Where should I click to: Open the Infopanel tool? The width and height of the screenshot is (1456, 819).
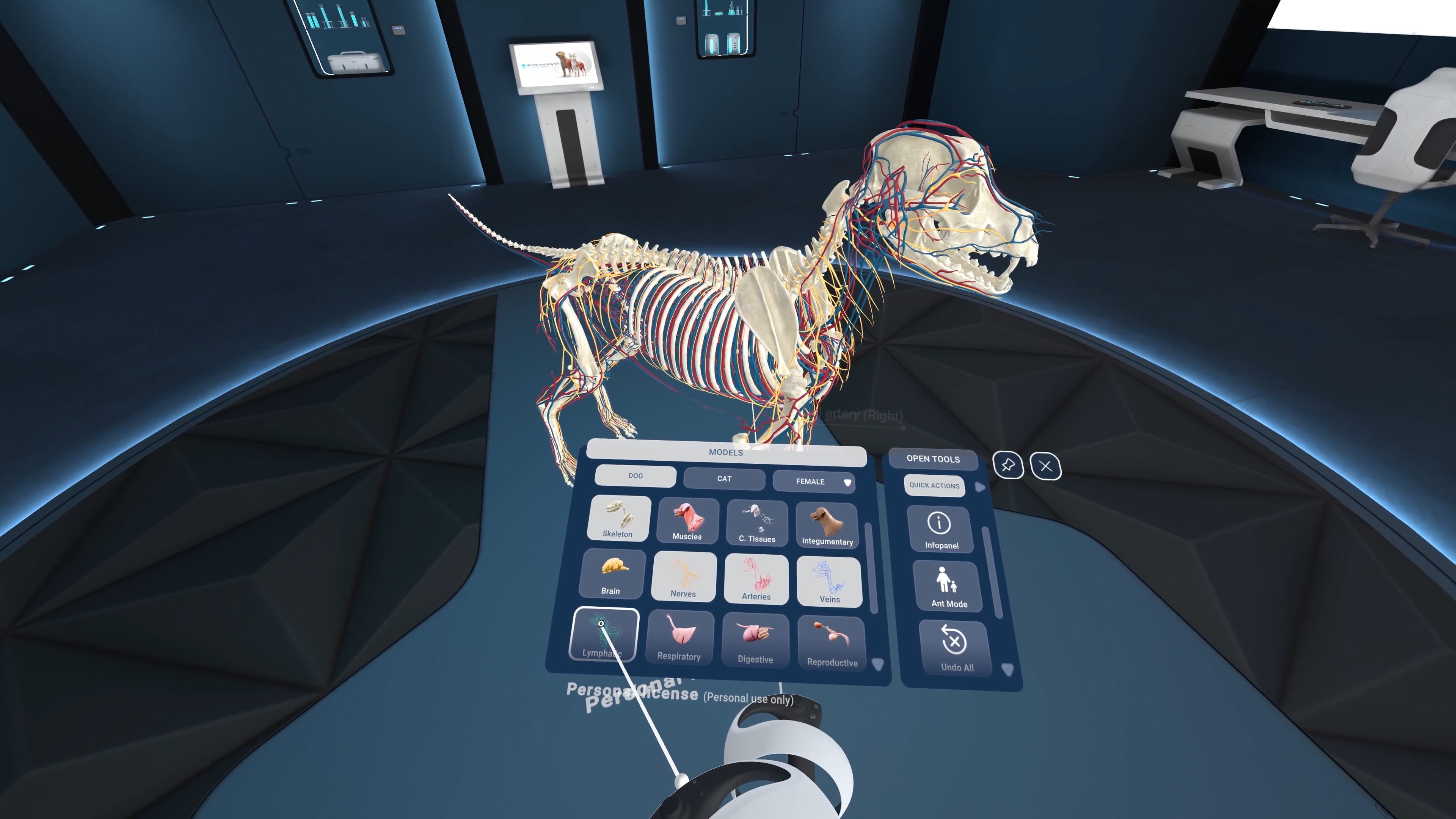pos(940,529)
